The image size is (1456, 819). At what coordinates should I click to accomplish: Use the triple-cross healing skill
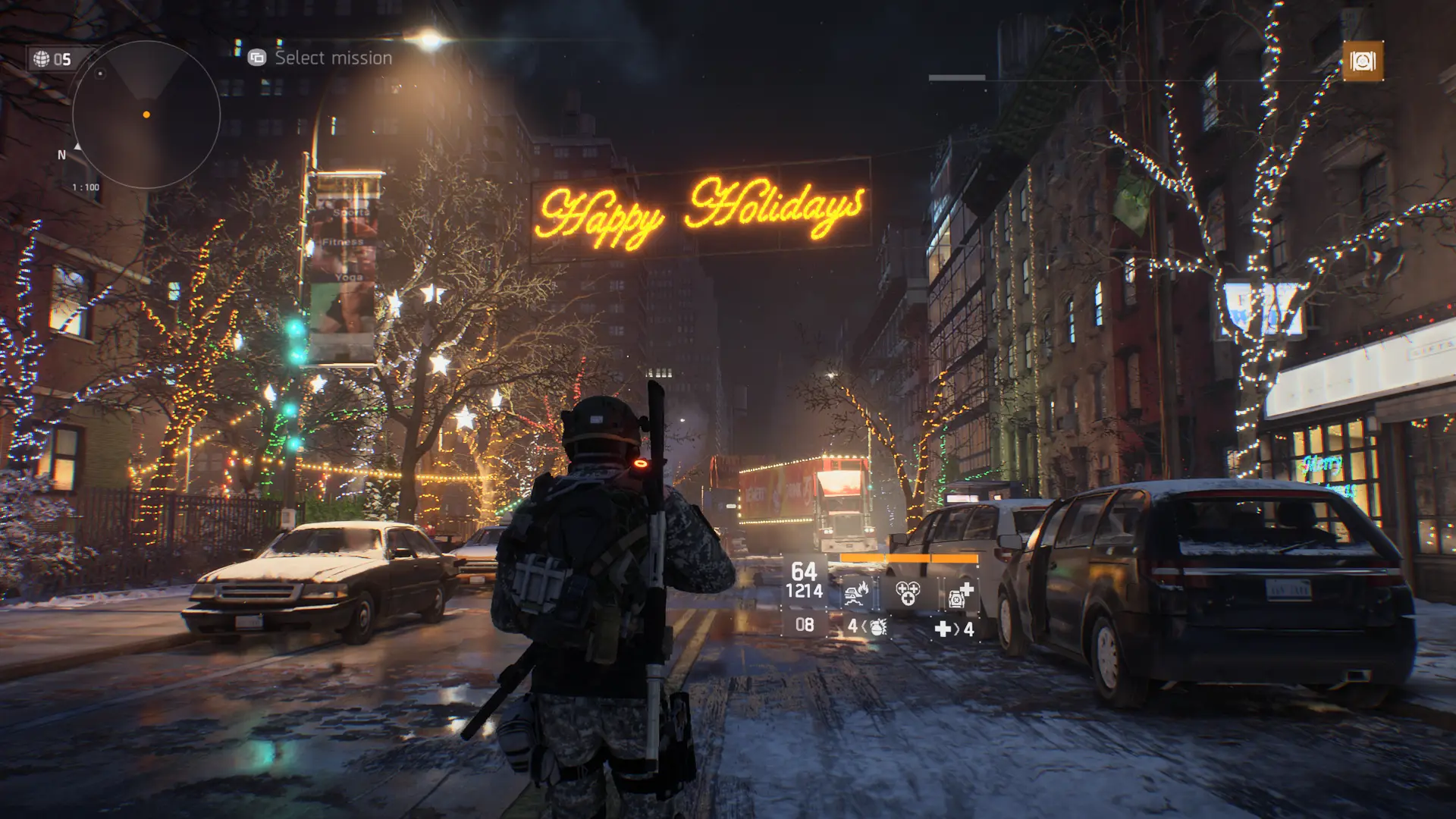(x=908, y=593)
